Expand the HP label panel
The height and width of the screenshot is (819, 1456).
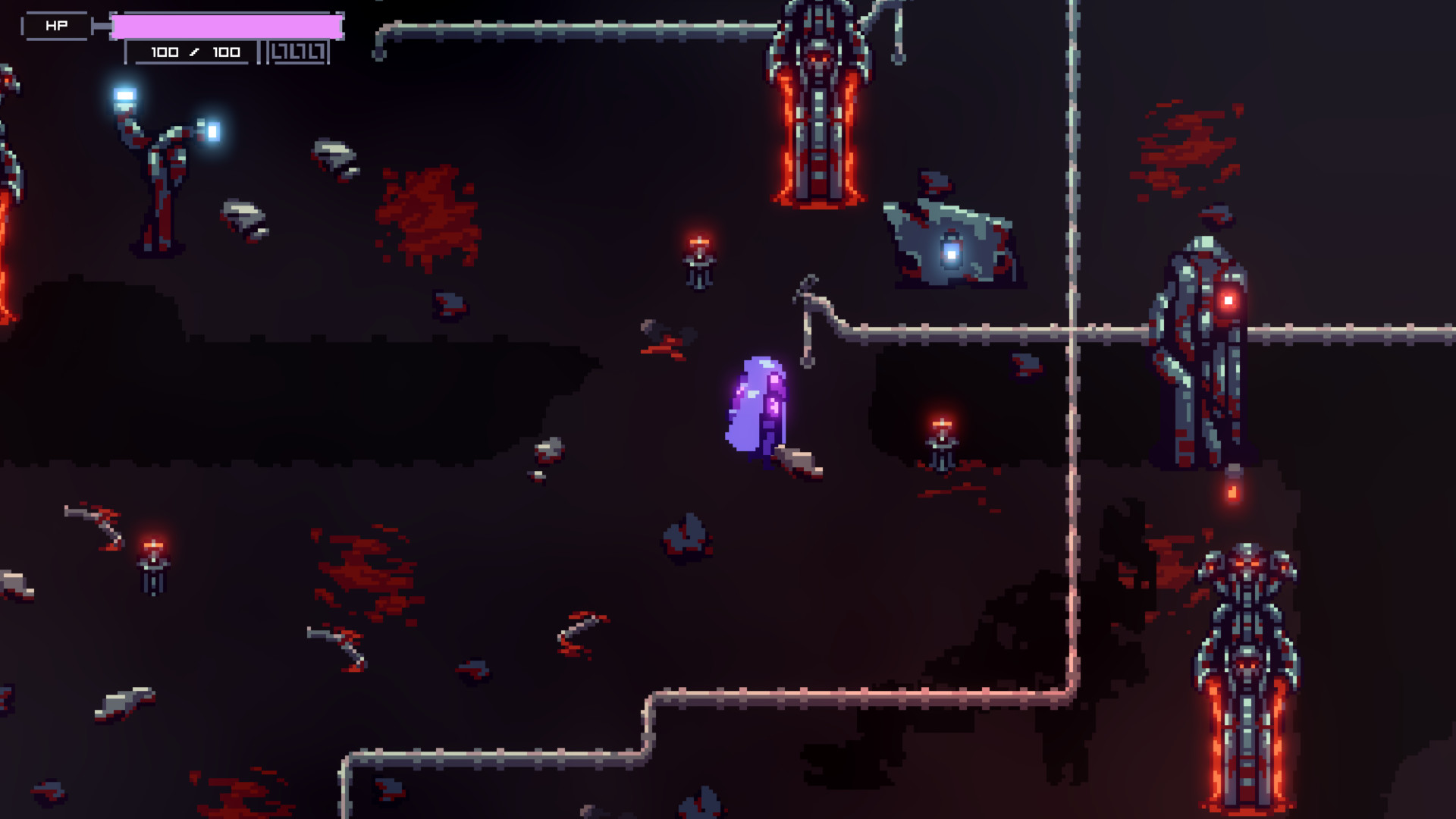pos(55,24)
